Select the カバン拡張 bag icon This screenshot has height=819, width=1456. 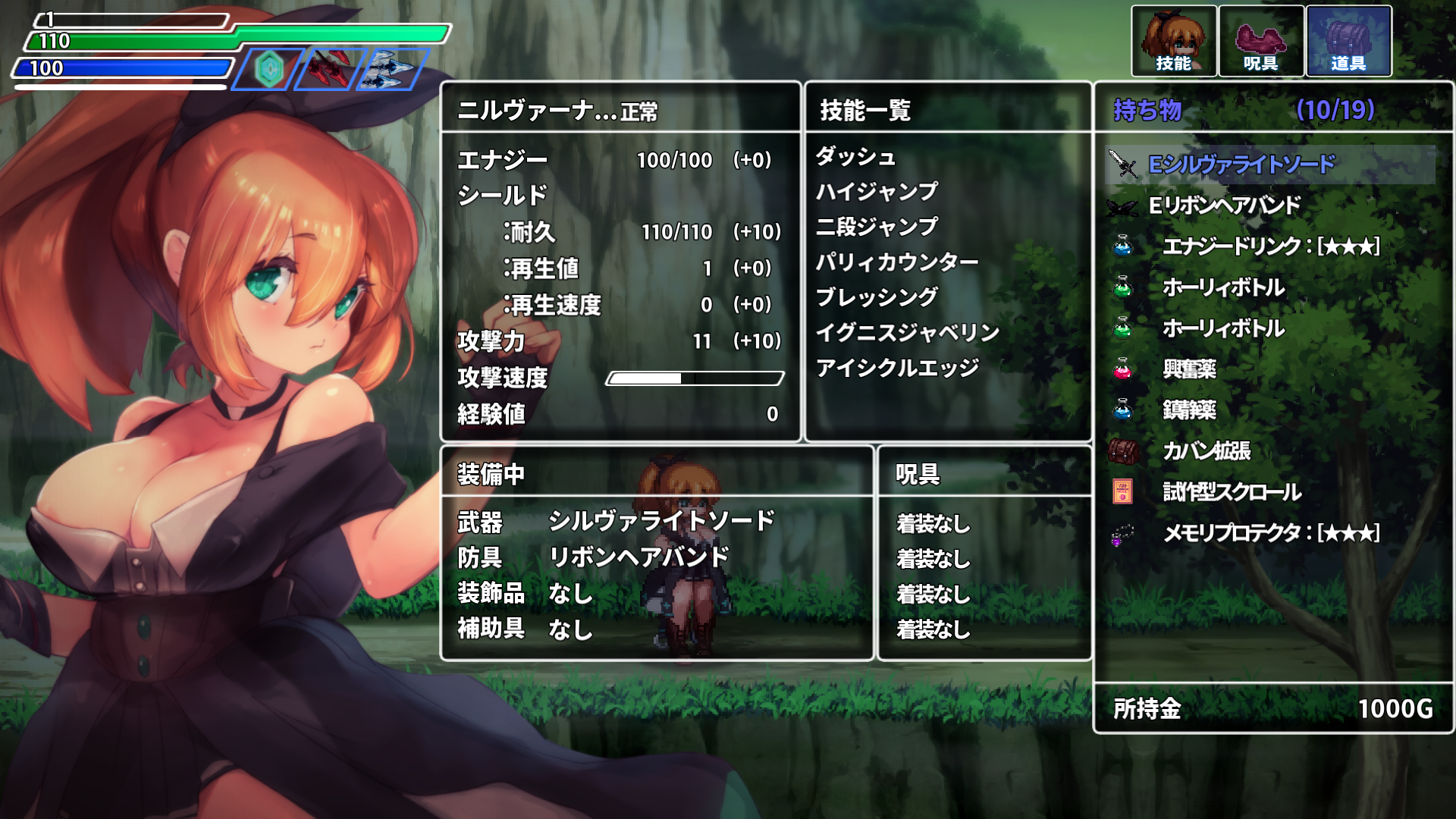pyautogui.click(x=1125, y=451)
